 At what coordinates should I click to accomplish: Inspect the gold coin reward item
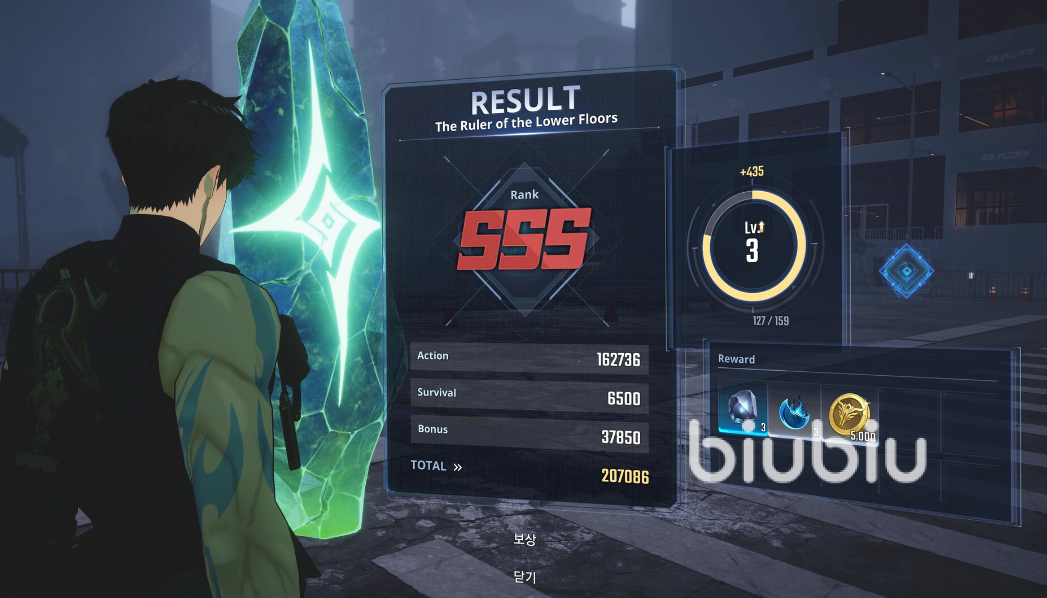click(850, 411)
